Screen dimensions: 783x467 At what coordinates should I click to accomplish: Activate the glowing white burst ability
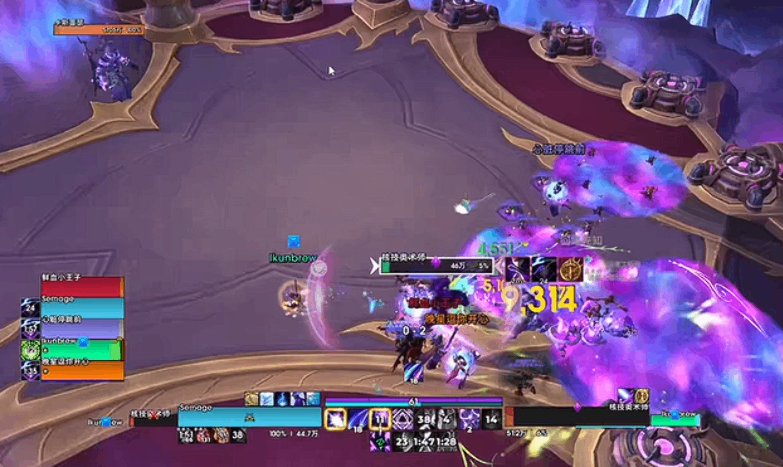[x=335, y=420]
